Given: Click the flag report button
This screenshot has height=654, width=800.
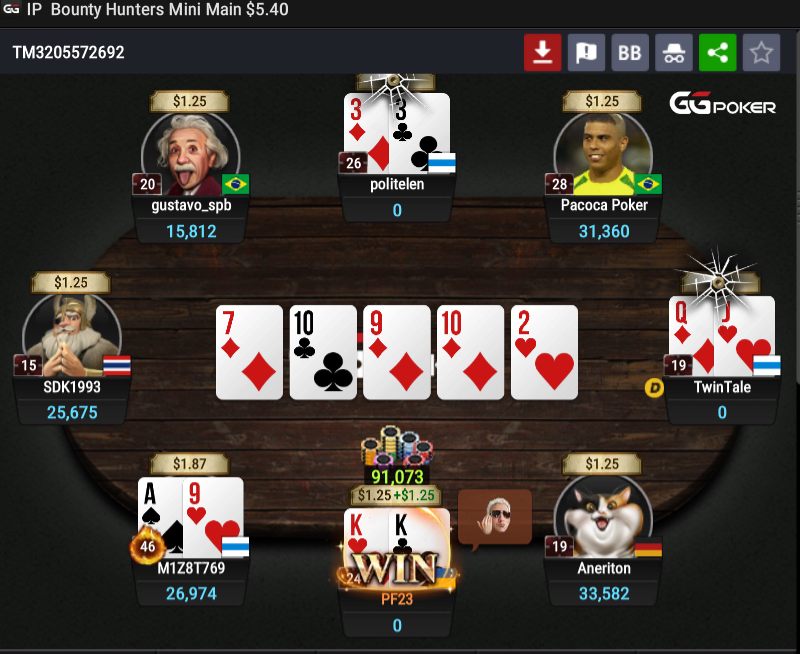Looking at the screenshot, I should click(x=587, y=52).
